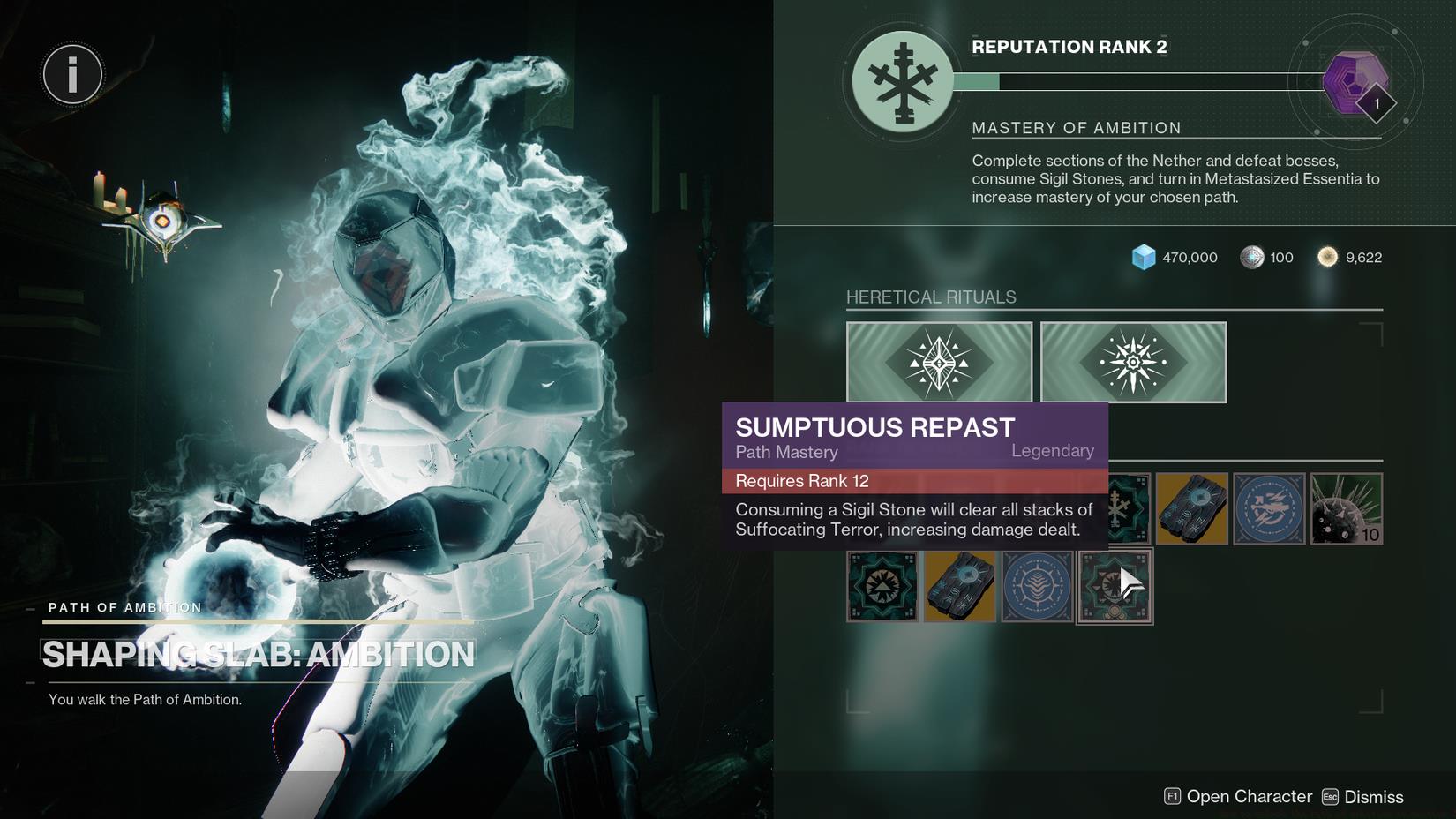1456x819 pixels.
Task: Click the blue Glimmer cube currency icon
Action: 1145,257
